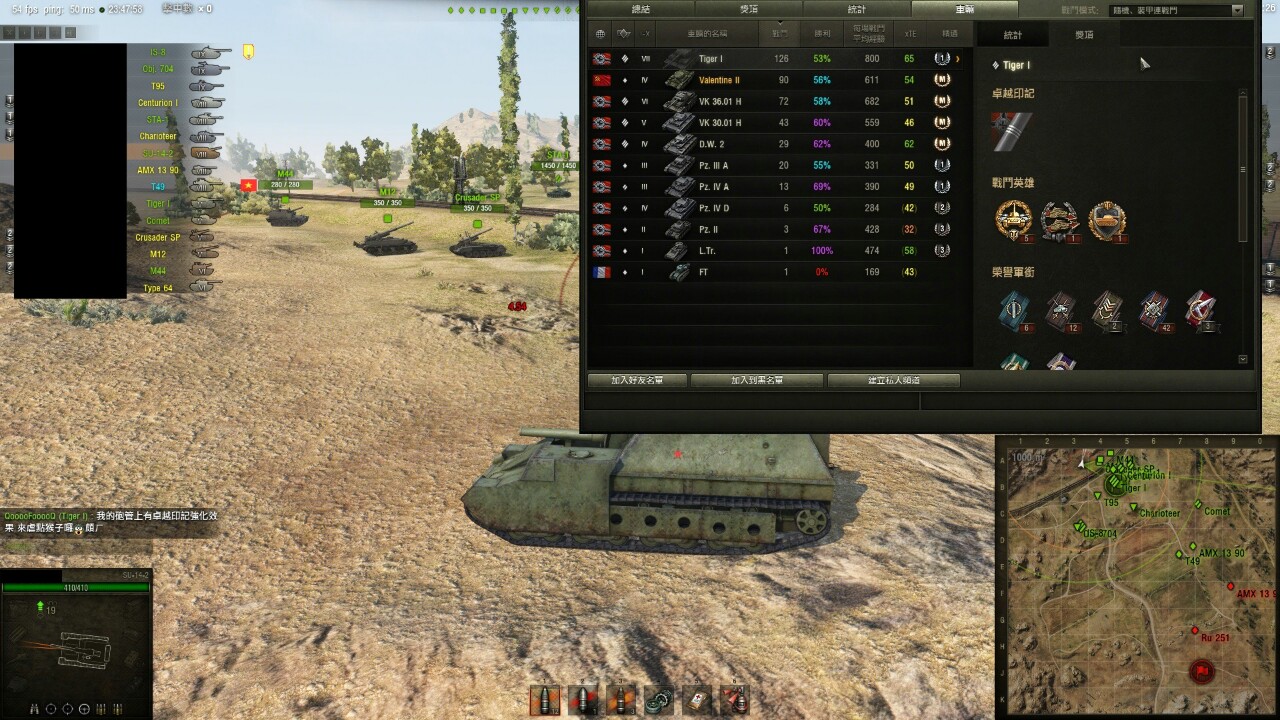The image size is (1280, 720).
Task: Select the first shell with 12 rounds
Action: tap(545, 699)
